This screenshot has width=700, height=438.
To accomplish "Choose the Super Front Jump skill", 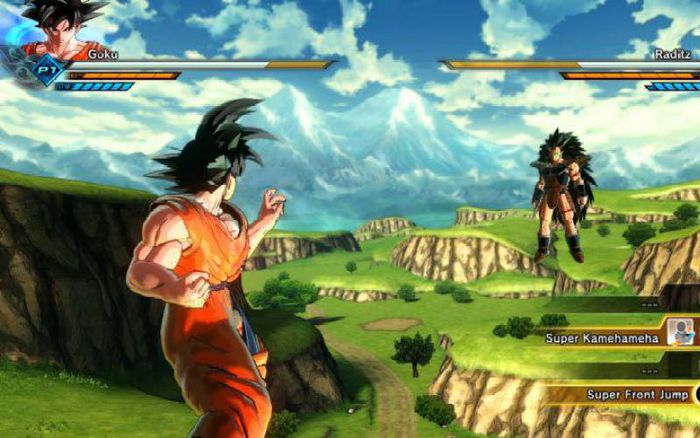I will 630,395.
